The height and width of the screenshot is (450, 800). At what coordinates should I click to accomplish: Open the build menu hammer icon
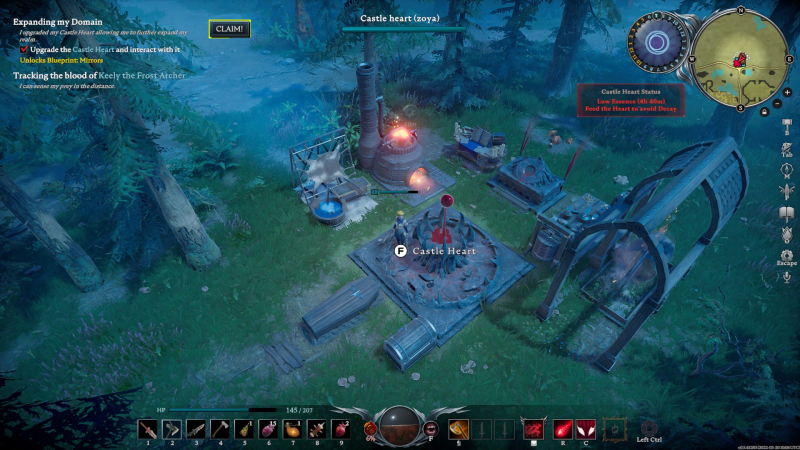(787, 125)
